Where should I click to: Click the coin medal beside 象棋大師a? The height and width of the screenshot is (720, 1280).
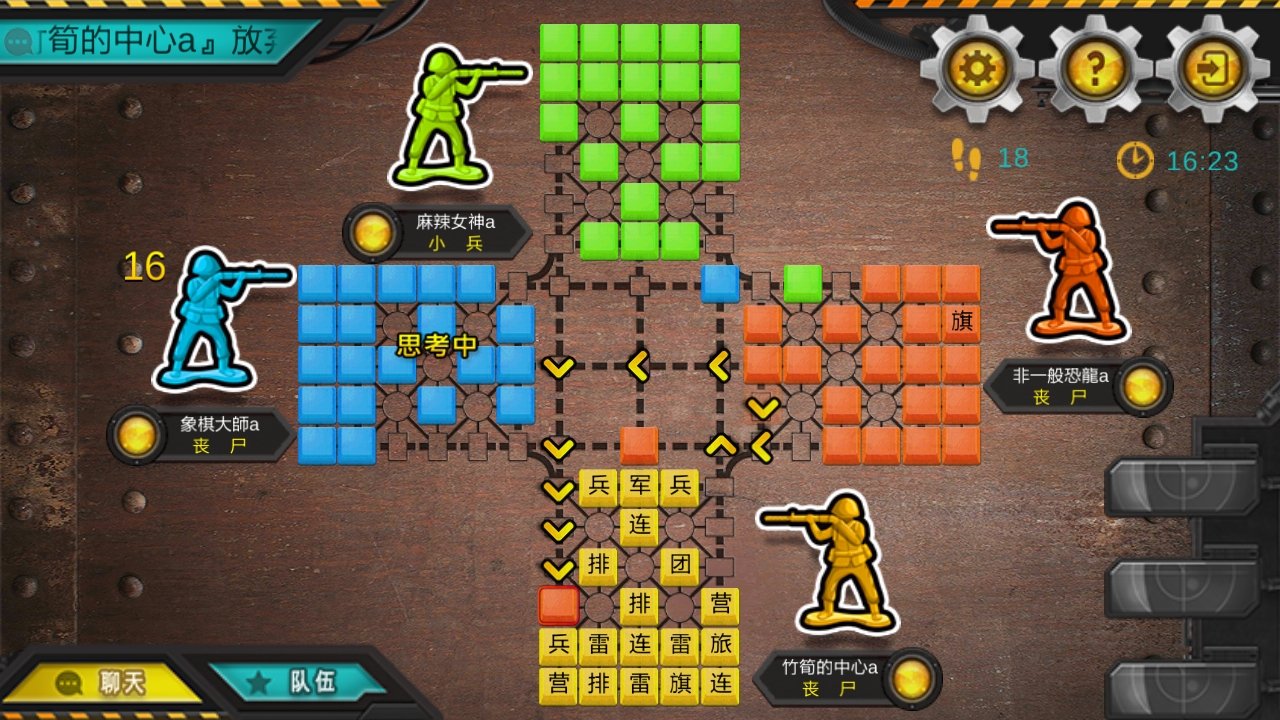coord(136,437)
